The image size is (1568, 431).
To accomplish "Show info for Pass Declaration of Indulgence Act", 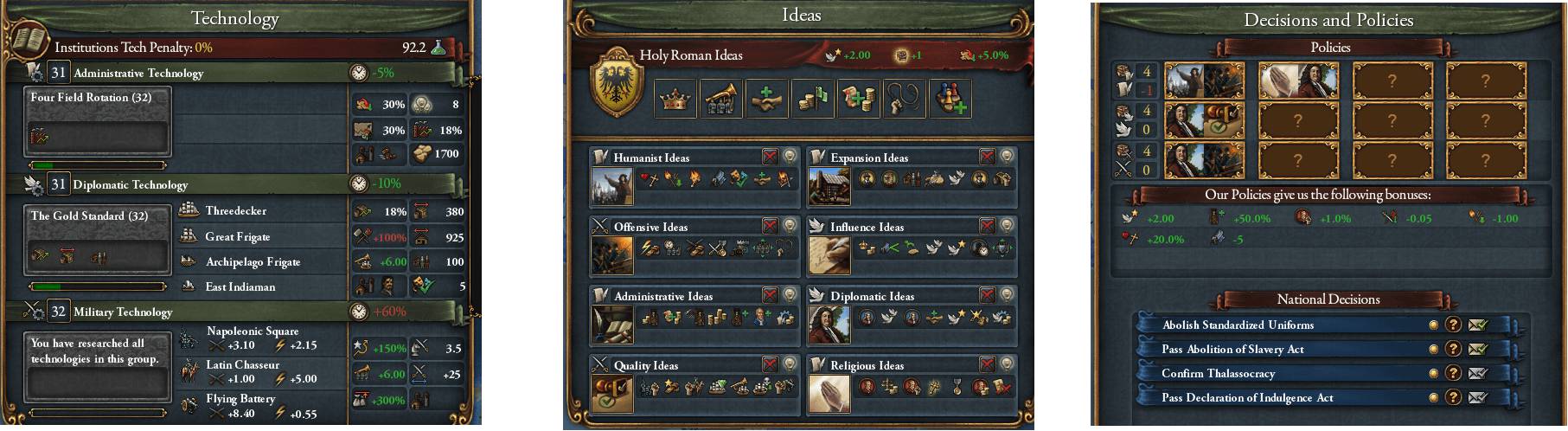I will (x=1454, y=398).
